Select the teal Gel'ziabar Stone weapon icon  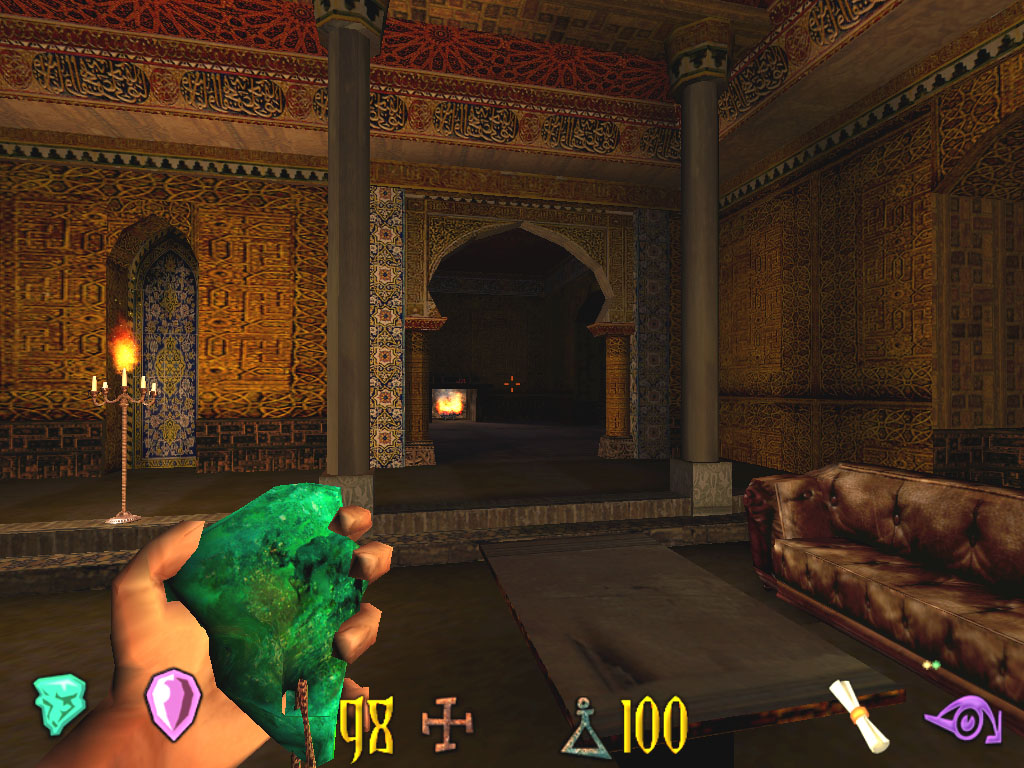click(60, 704)
